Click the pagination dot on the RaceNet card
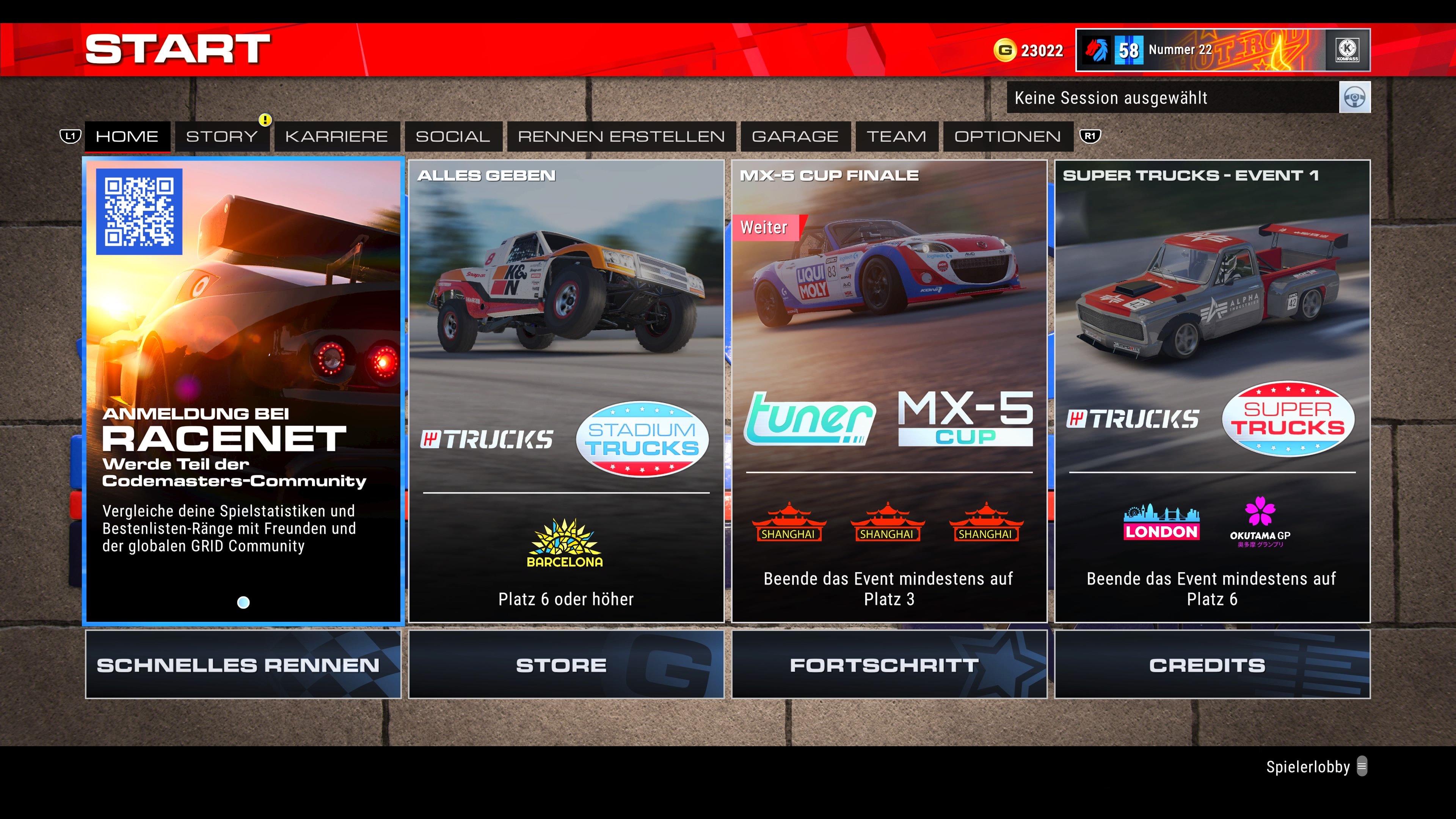Screen dimensions: 1456x819 click(243, 602)
